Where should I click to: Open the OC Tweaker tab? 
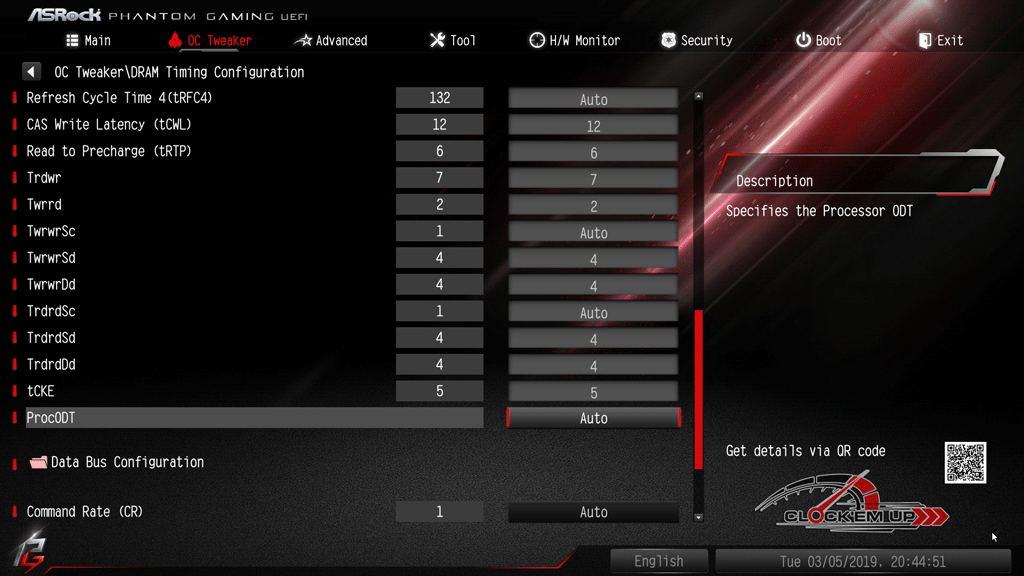coord(210,40)
